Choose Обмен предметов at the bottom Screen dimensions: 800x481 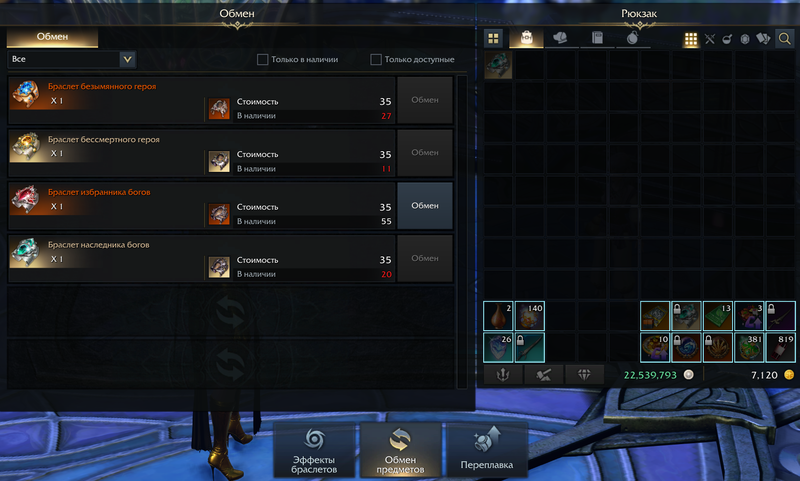click(x=400, y=451)
